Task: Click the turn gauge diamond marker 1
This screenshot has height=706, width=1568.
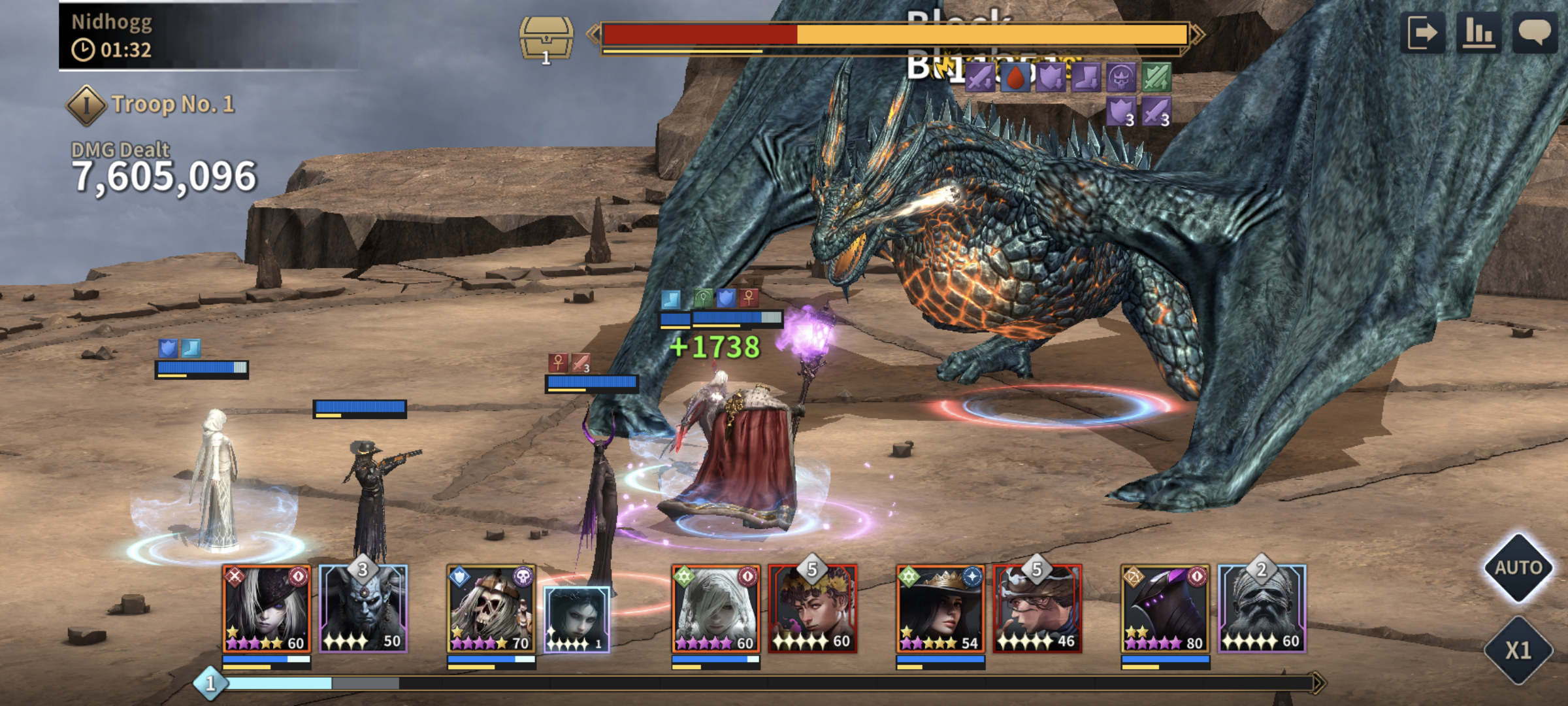Action: point(210,684)
